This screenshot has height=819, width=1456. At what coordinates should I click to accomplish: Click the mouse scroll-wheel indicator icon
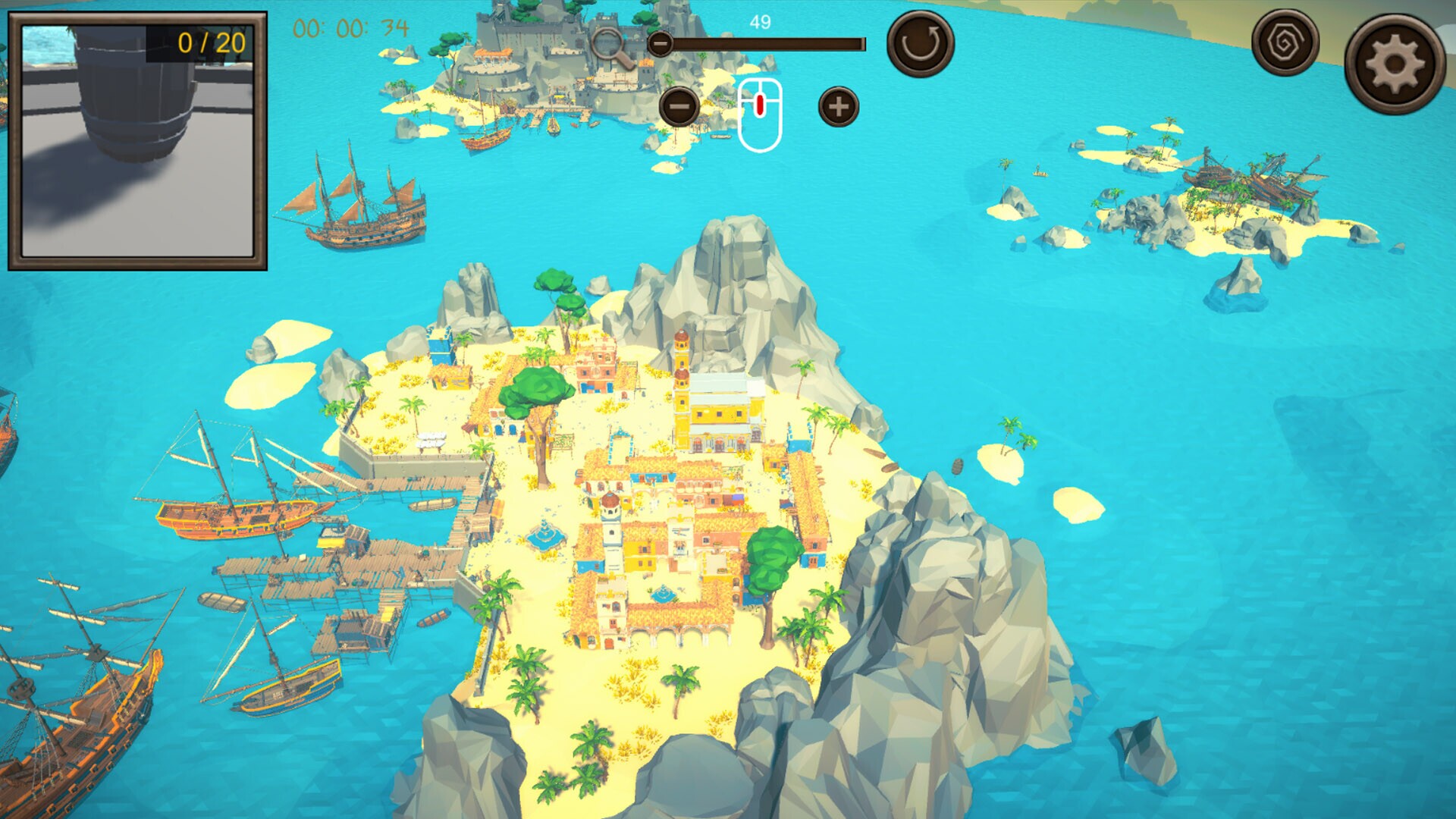pos(758,108)
